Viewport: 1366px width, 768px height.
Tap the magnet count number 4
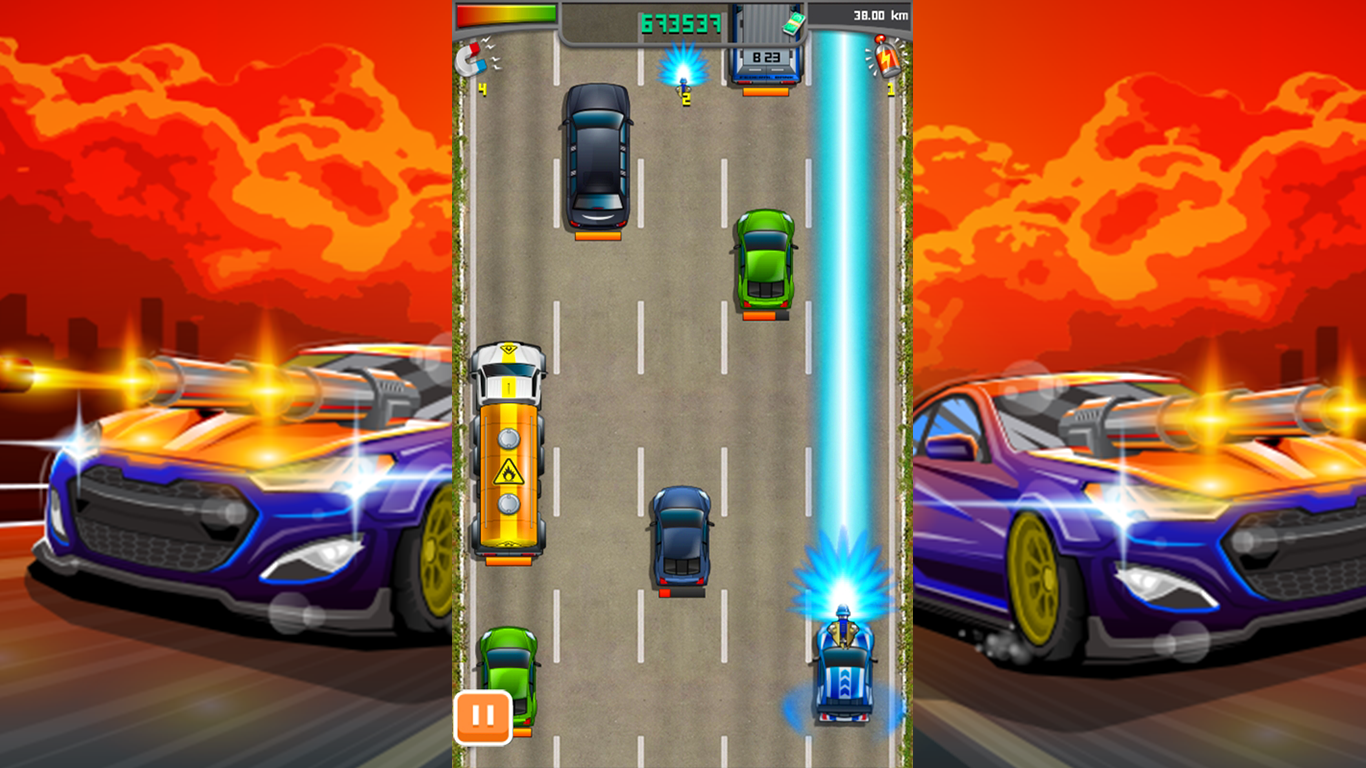click(482, 89)
